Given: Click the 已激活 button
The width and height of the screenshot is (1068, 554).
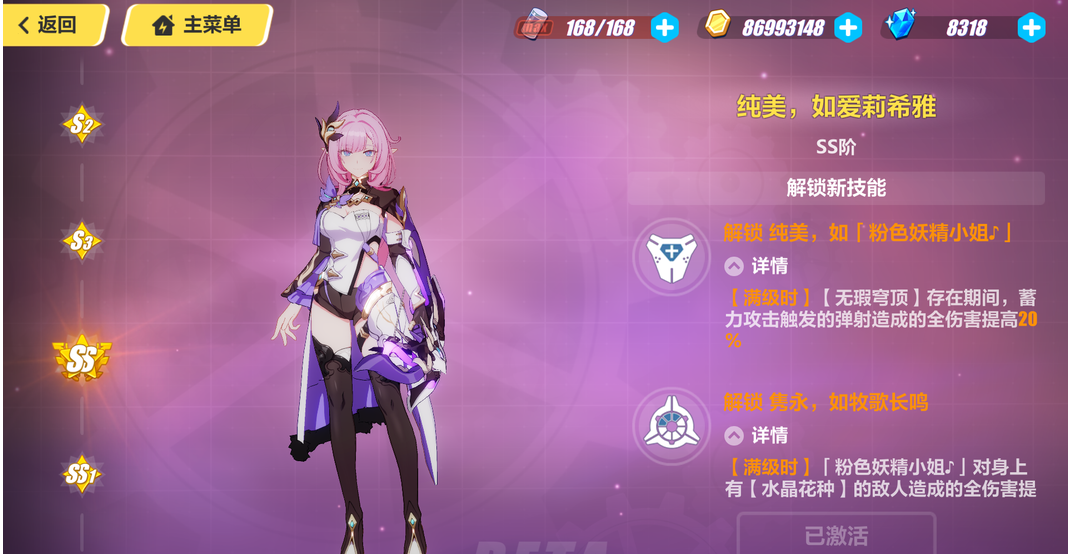Looking at the screenshot, I should click(x=836, y=535).
